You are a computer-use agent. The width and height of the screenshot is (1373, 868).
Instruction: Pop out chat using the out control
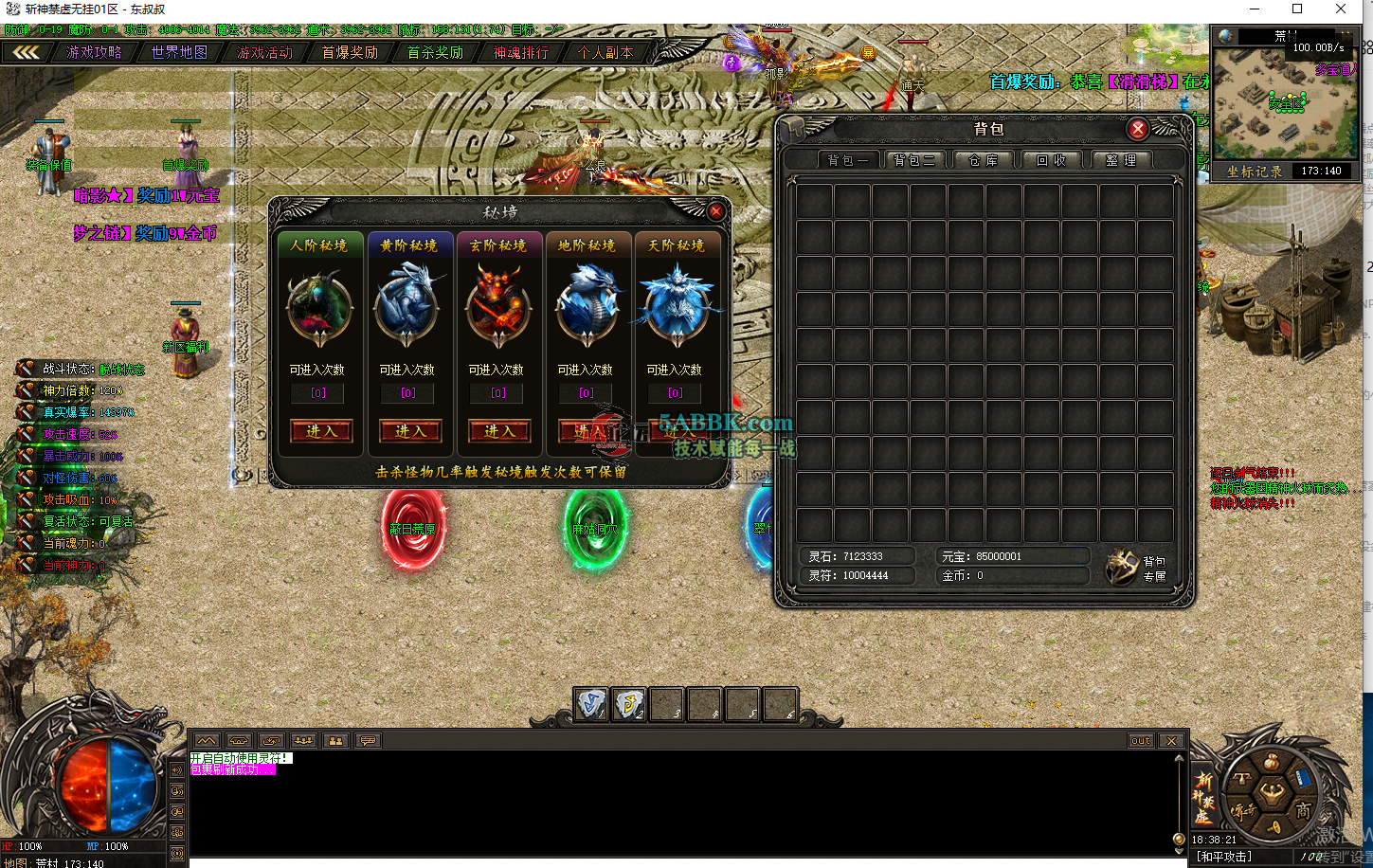point(1140,740)
